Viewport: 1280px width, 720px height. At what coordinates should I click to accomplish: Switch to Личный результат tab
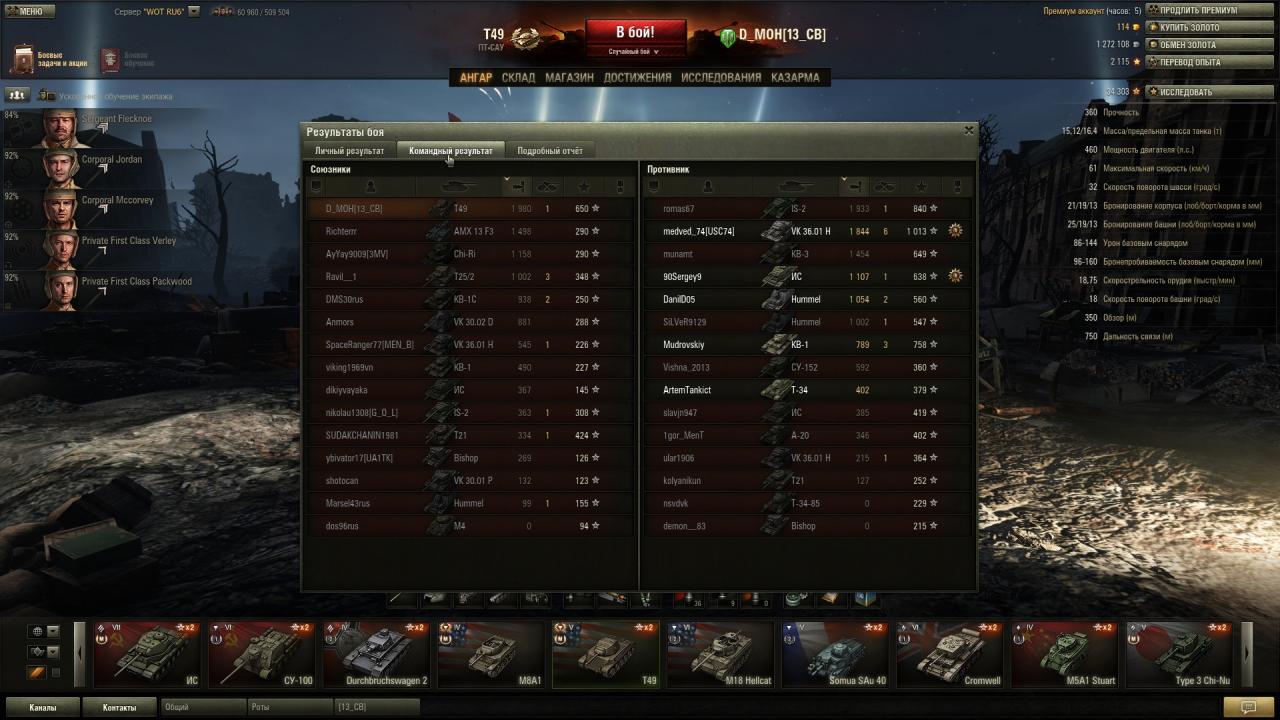pos(349,151)
